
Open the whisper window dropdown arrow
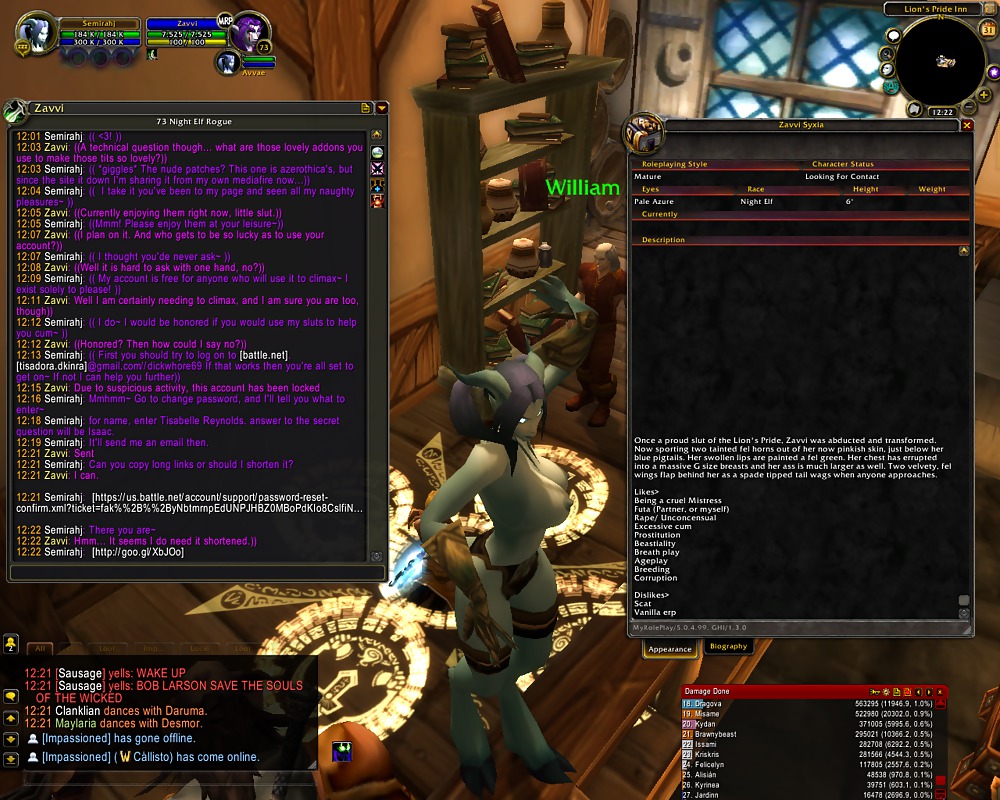(381, 108)
